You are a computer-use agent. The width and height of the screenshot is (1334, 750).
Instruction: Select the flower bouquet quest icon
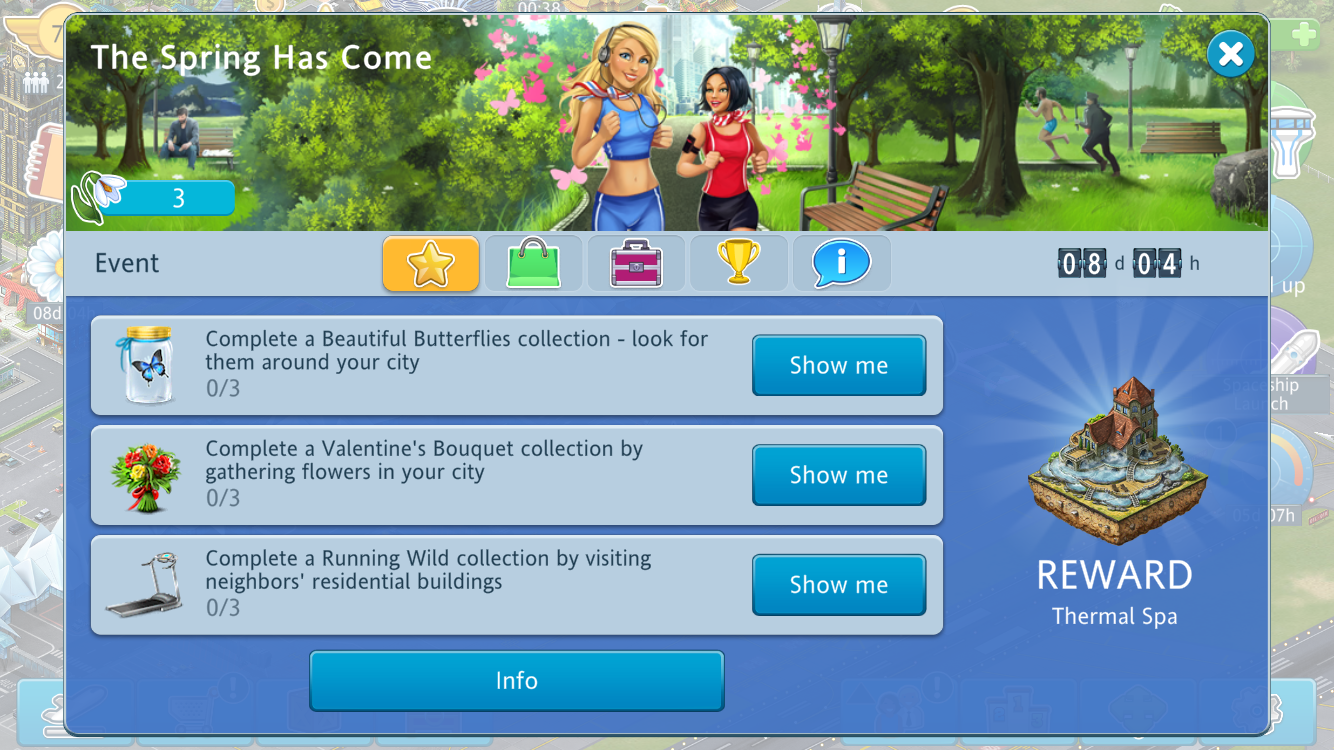pos(146,476)
